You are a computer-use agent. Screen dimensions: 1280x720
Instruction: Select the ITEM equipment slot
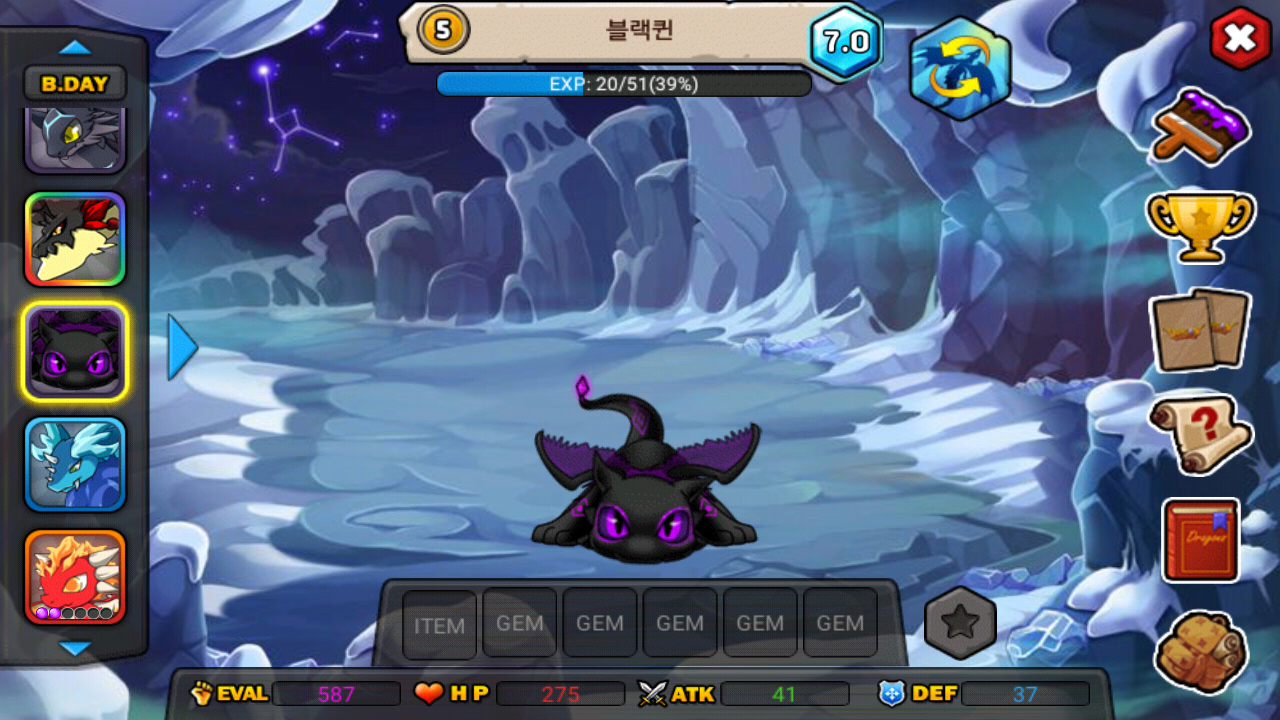click(x=439, y=625)
